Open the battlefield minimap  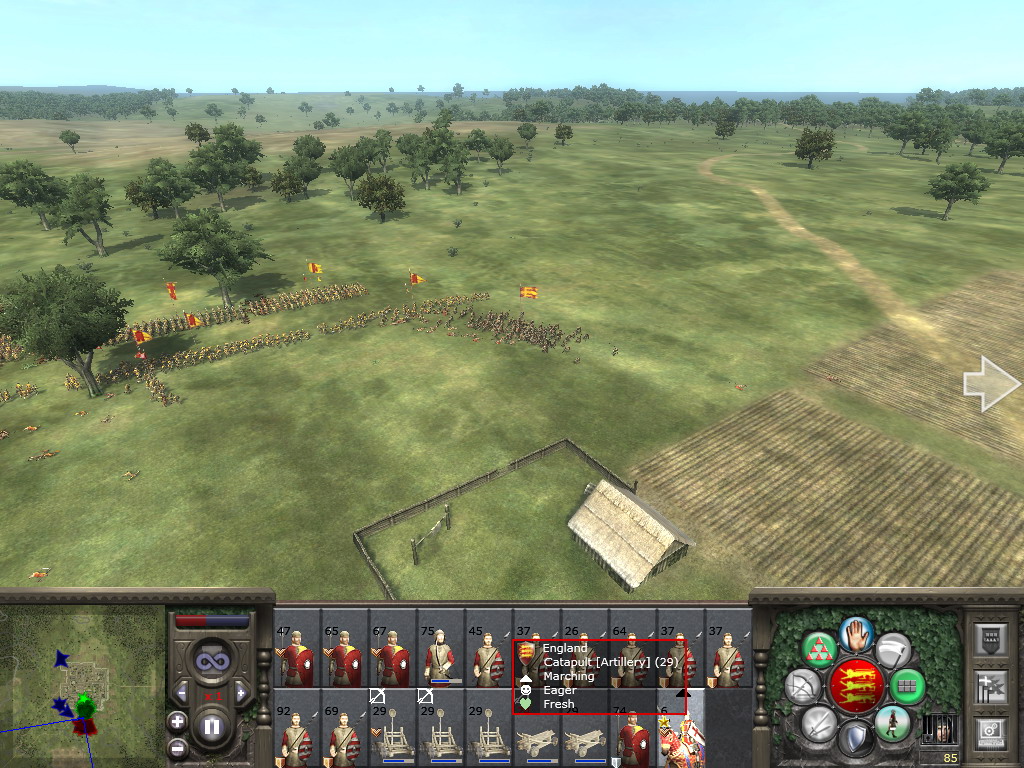(82, 686)
